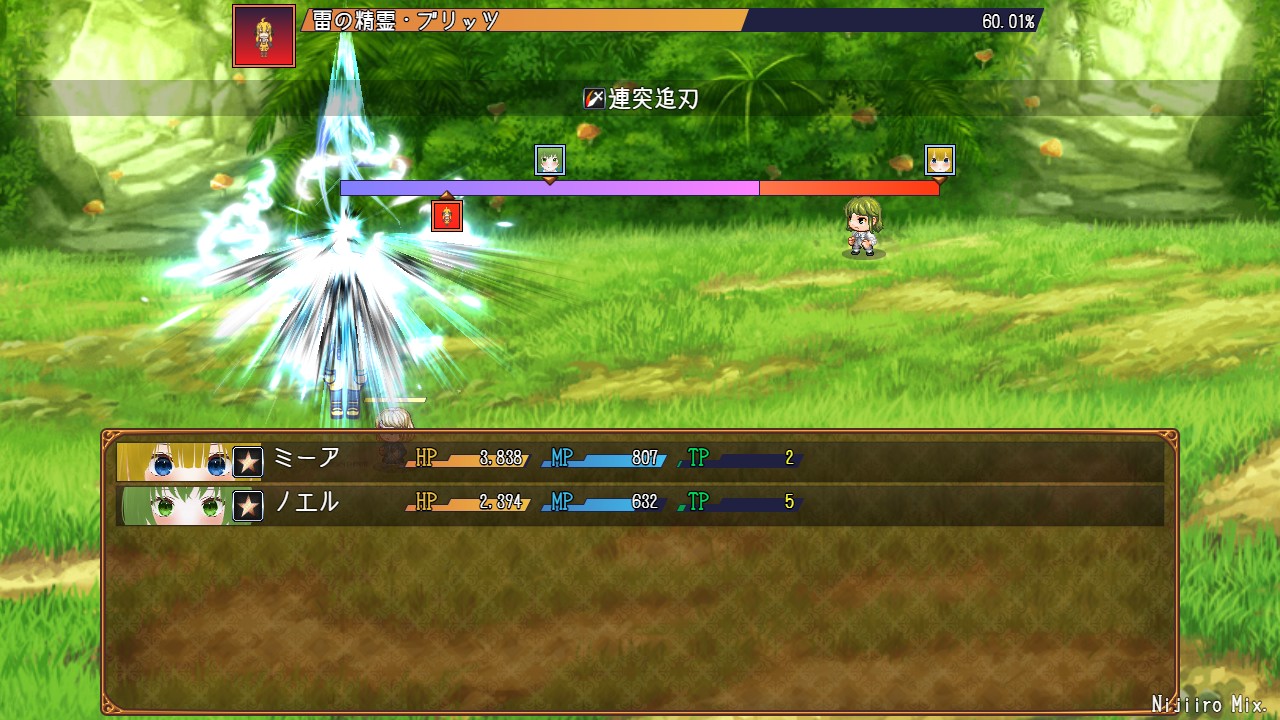Click the red enemy marker under the turn gauge
The height and width of the screenshot is (720, 1280).
click(x=447, y=215)
